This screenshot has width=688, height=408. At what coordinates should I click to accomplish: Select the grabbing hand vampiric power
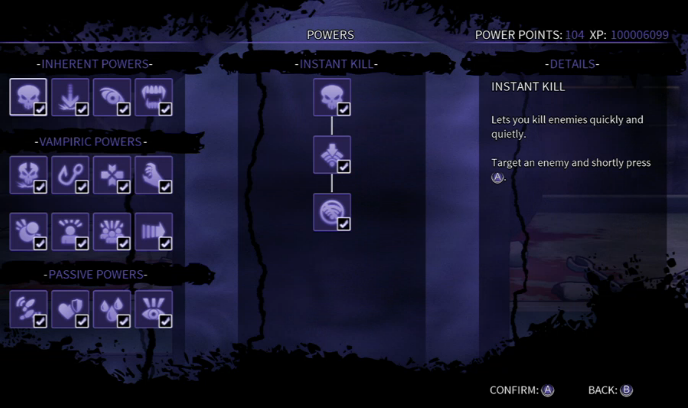coord(154,174)
